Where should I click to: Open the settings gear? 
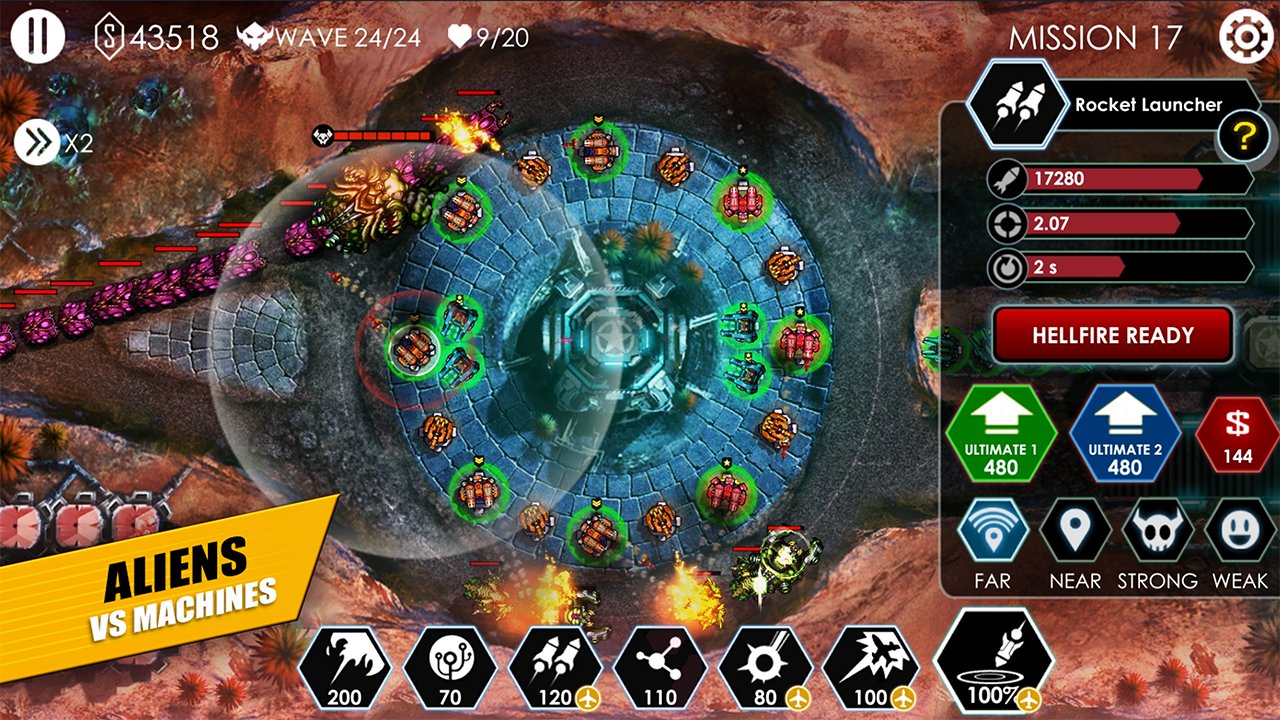(x=1244, y=38)
